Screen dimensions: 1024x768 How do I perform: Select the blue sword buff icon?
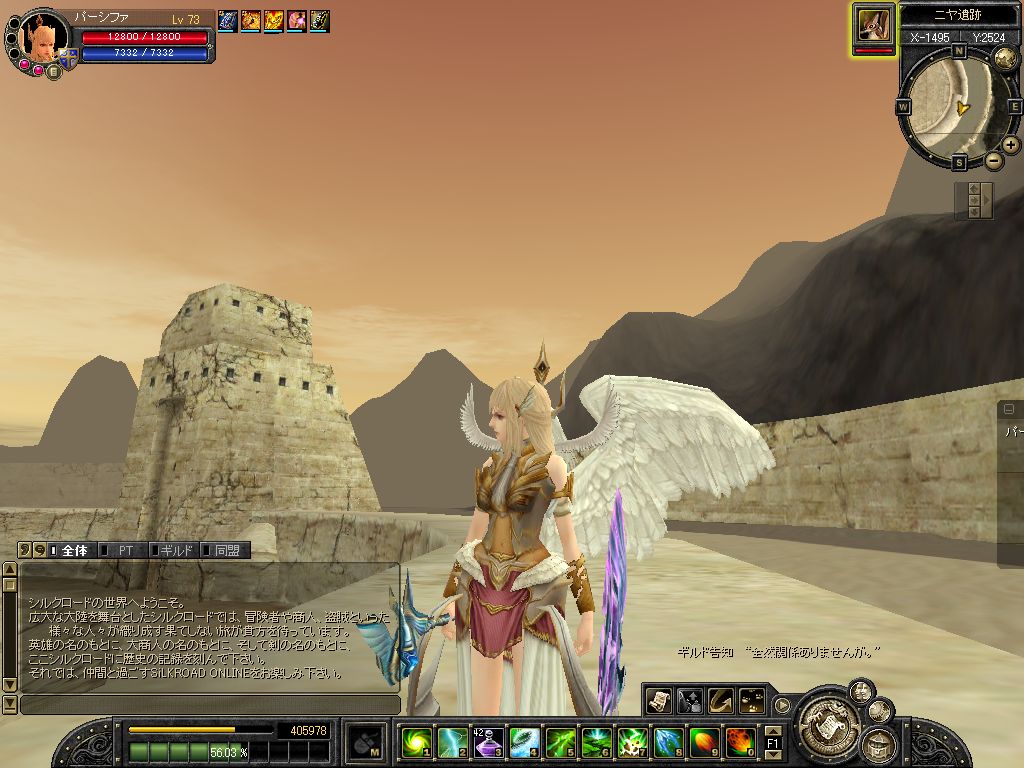(x=227, y=20)
